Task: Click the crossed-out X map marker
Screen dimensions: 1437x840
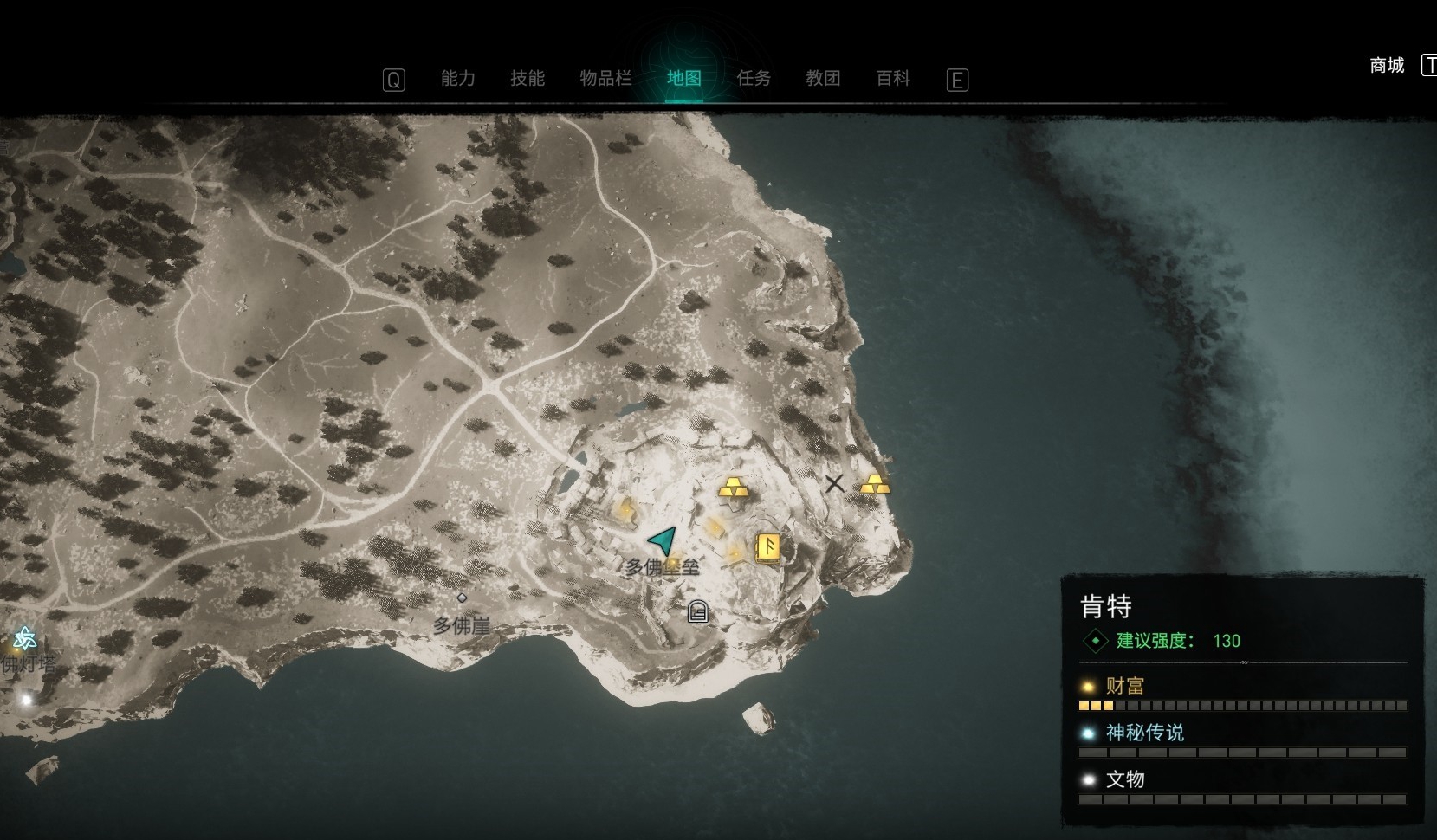Action: click(834, 483)
